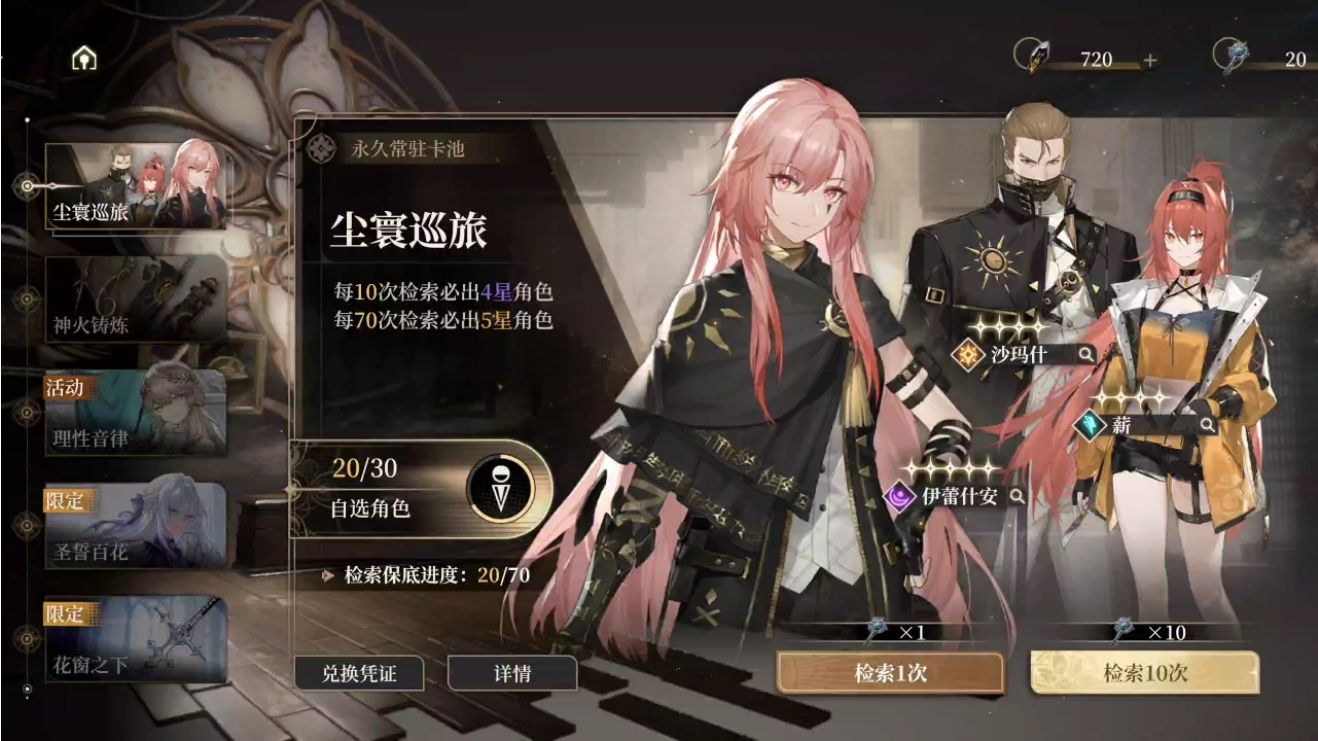Click the 永久常驻卡池 banner badge icon
1318x741 pixels.
(322, 147)
